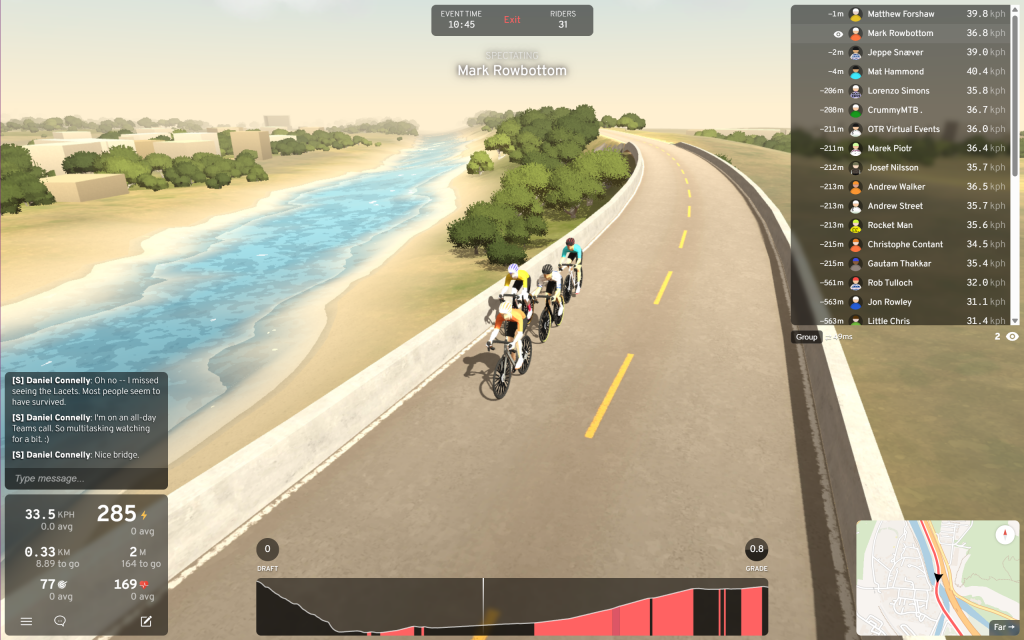Switch the minimap zoom using the Far button
Image resolution: width=1024 pixels, height=640 pixels.
point(1002,627)
